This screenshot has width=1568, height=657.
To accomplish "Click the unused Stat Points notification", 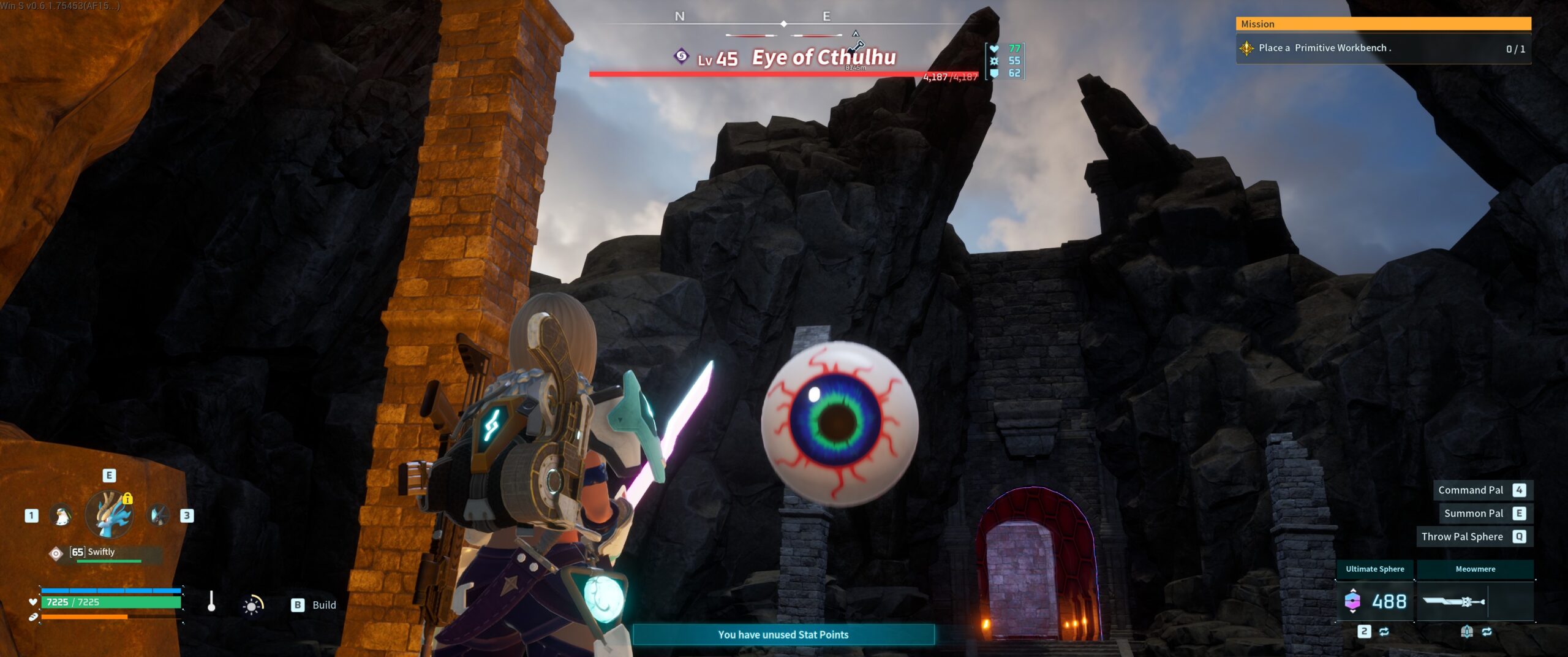I will 783,634.
